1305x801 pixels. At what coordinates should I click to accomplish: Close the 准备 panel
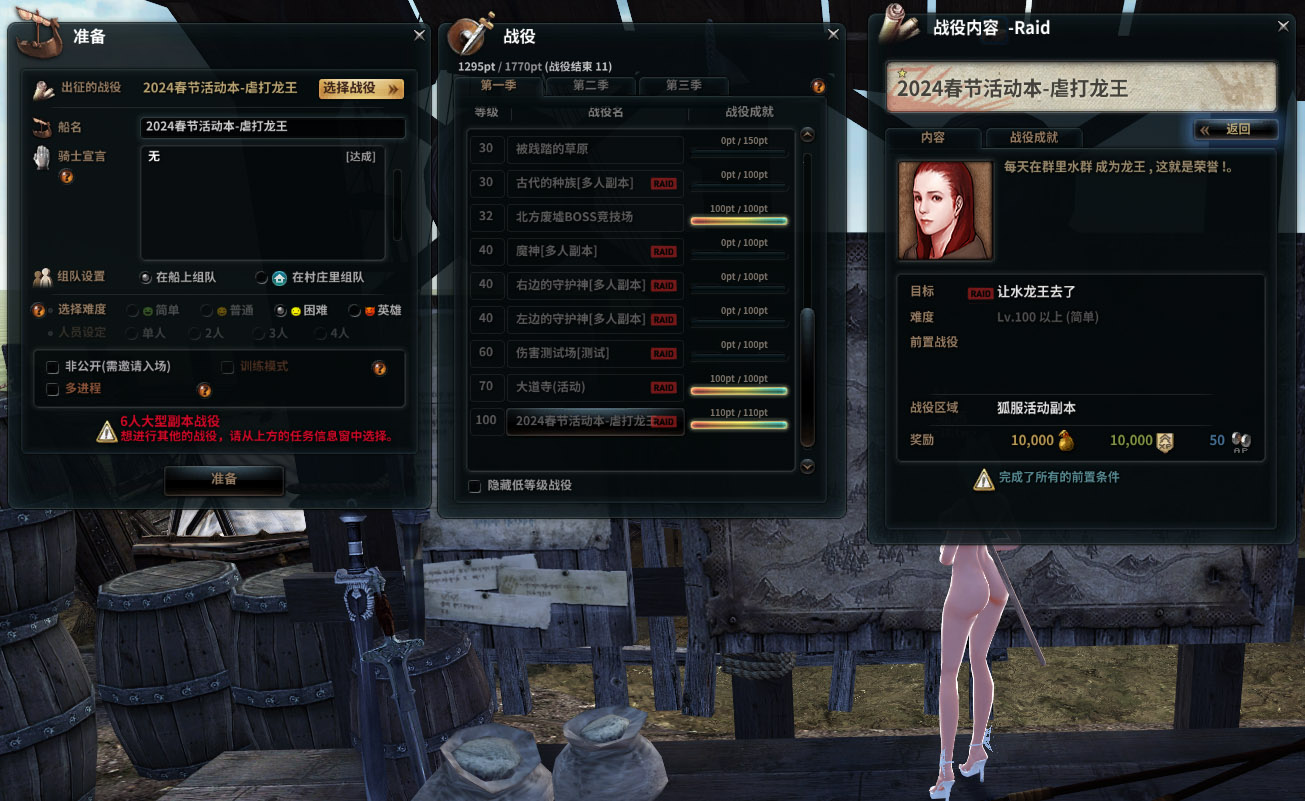(419, 35)
